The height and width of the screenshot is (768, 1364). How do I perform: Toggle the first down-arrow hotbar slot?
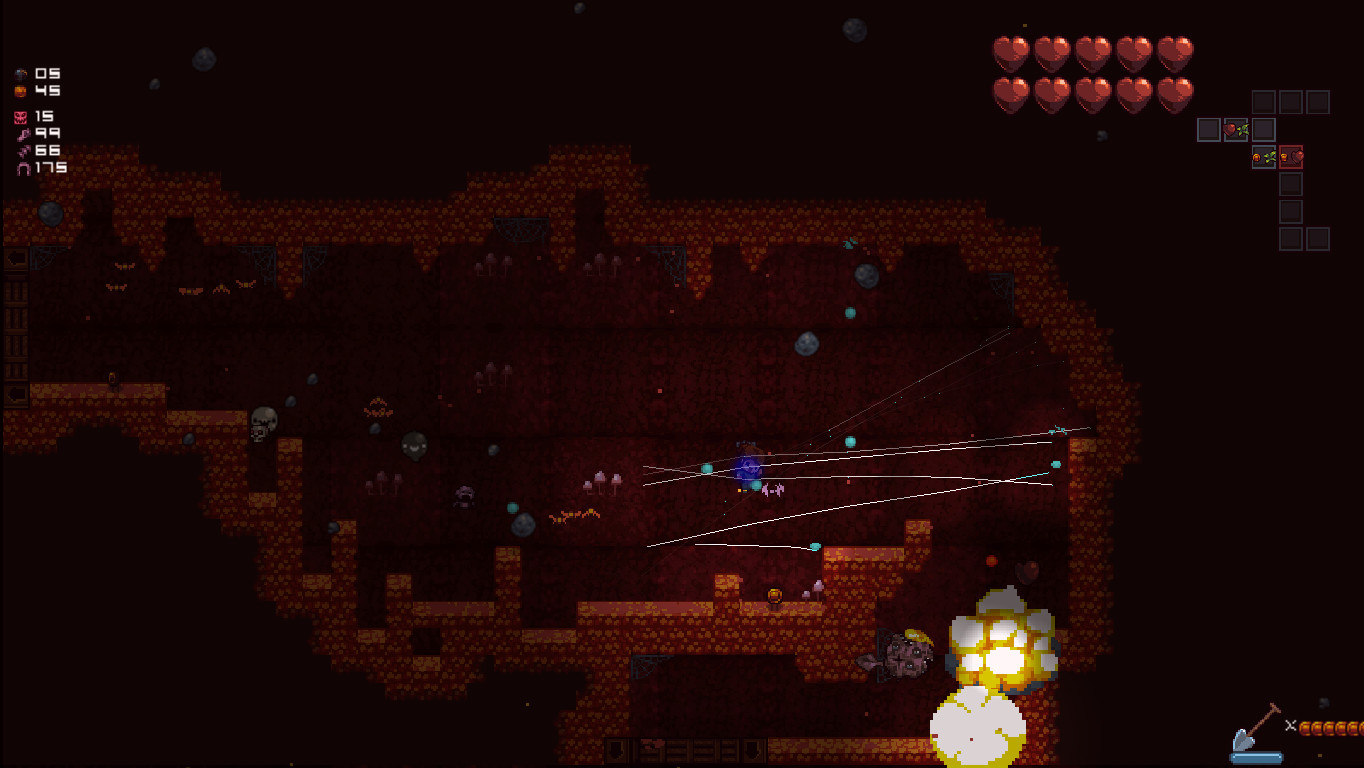point(614,750)
